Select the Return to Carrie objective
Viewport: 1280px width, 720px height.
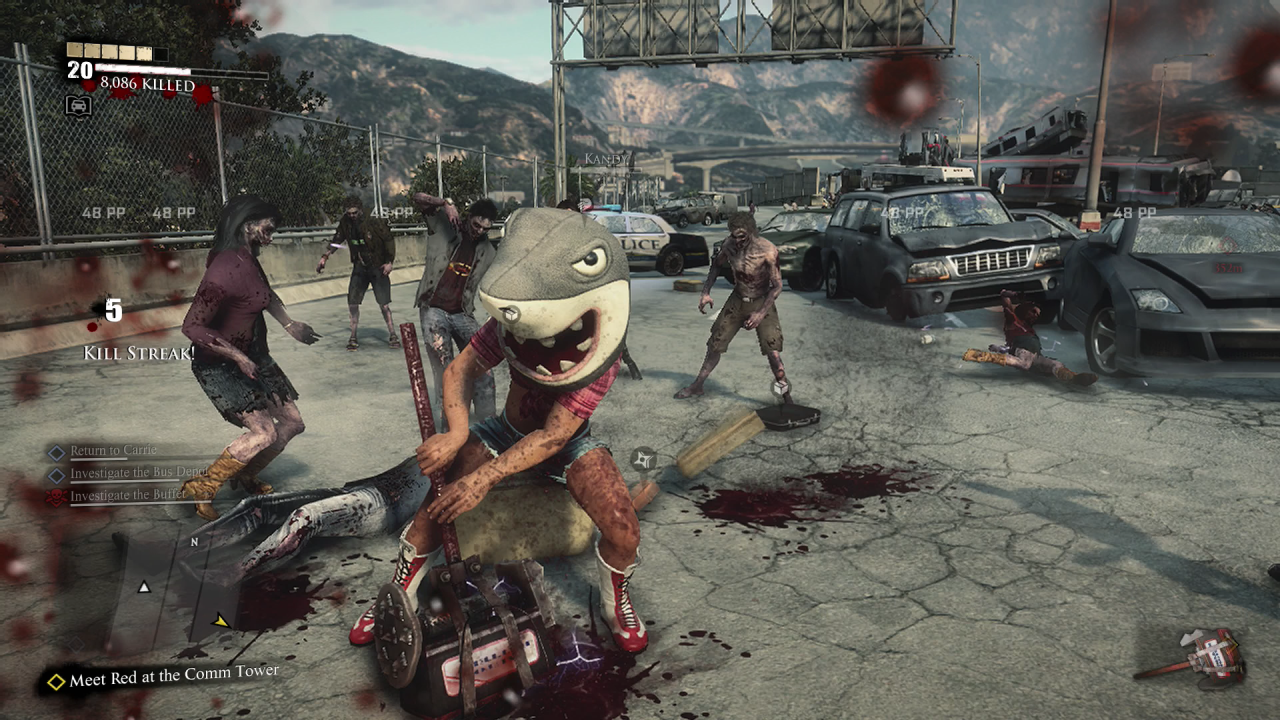(112, 451)
